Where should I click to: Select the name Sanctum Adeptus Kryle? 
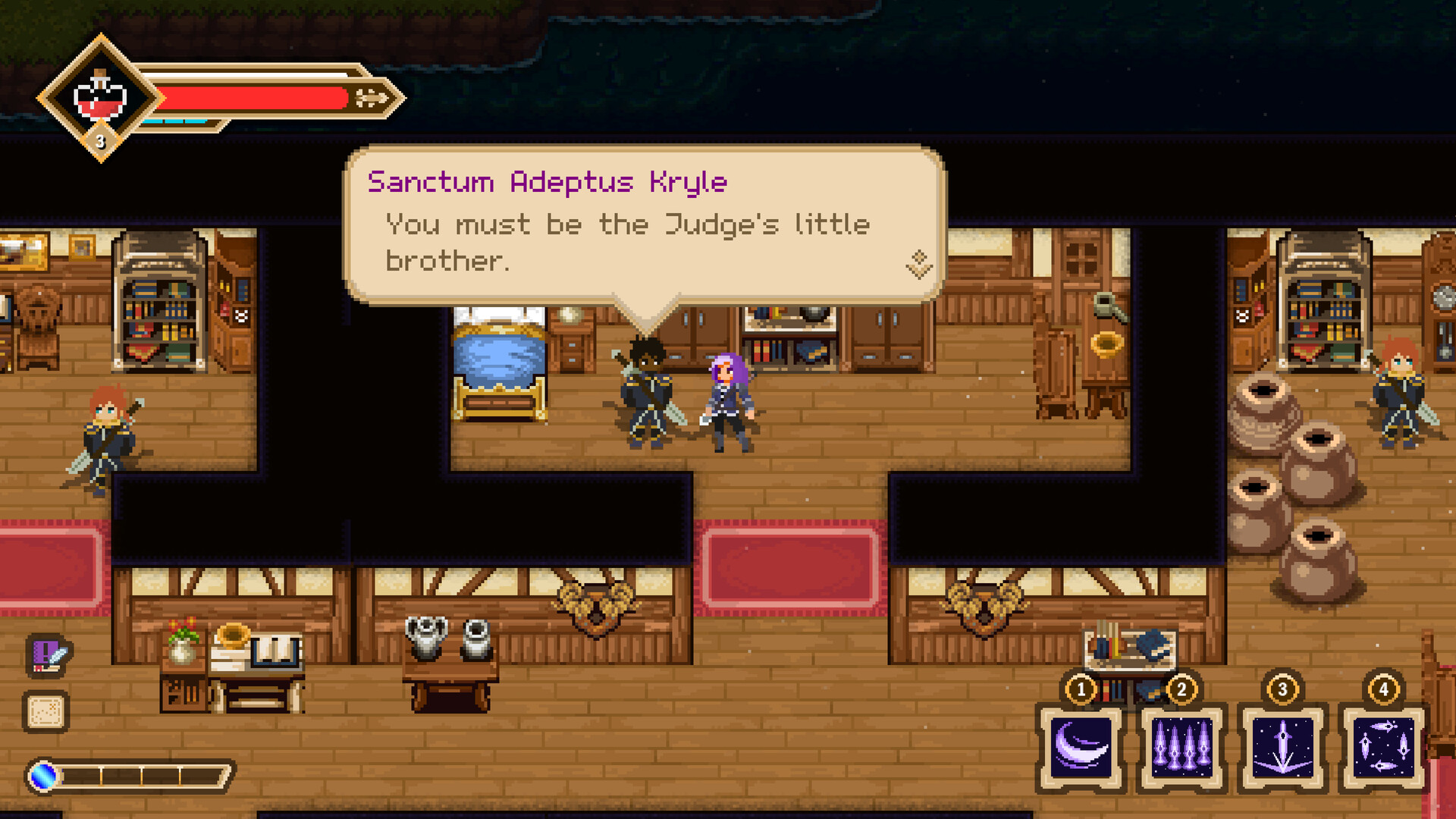coord(548,182)
